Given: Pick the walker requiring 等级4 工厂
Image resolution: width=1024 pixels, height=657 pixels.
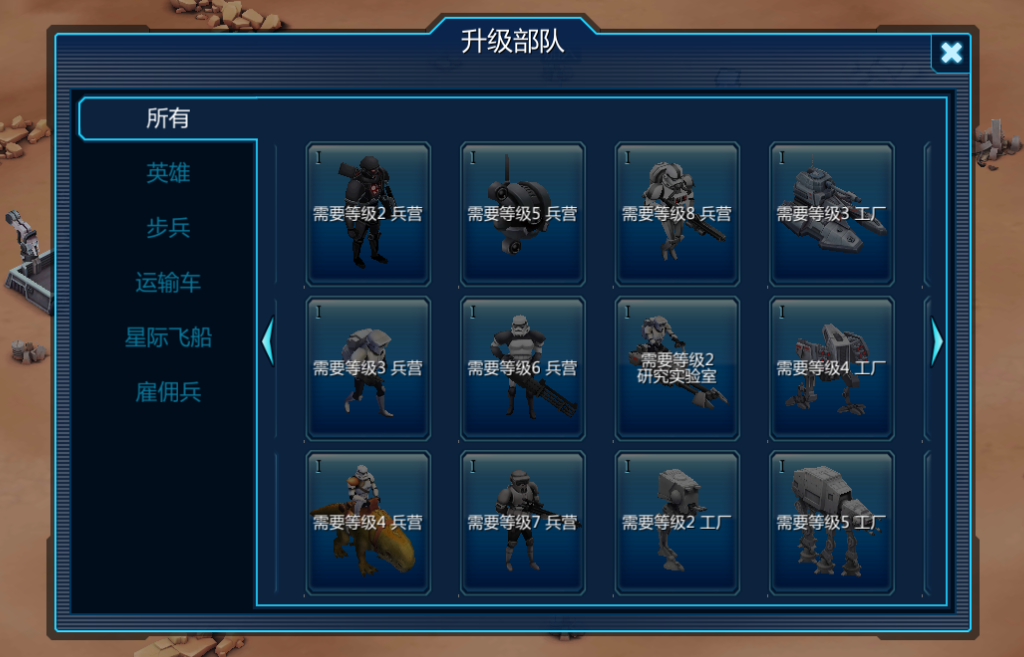Looking at the screenshot, I should [x=831, y=368].
